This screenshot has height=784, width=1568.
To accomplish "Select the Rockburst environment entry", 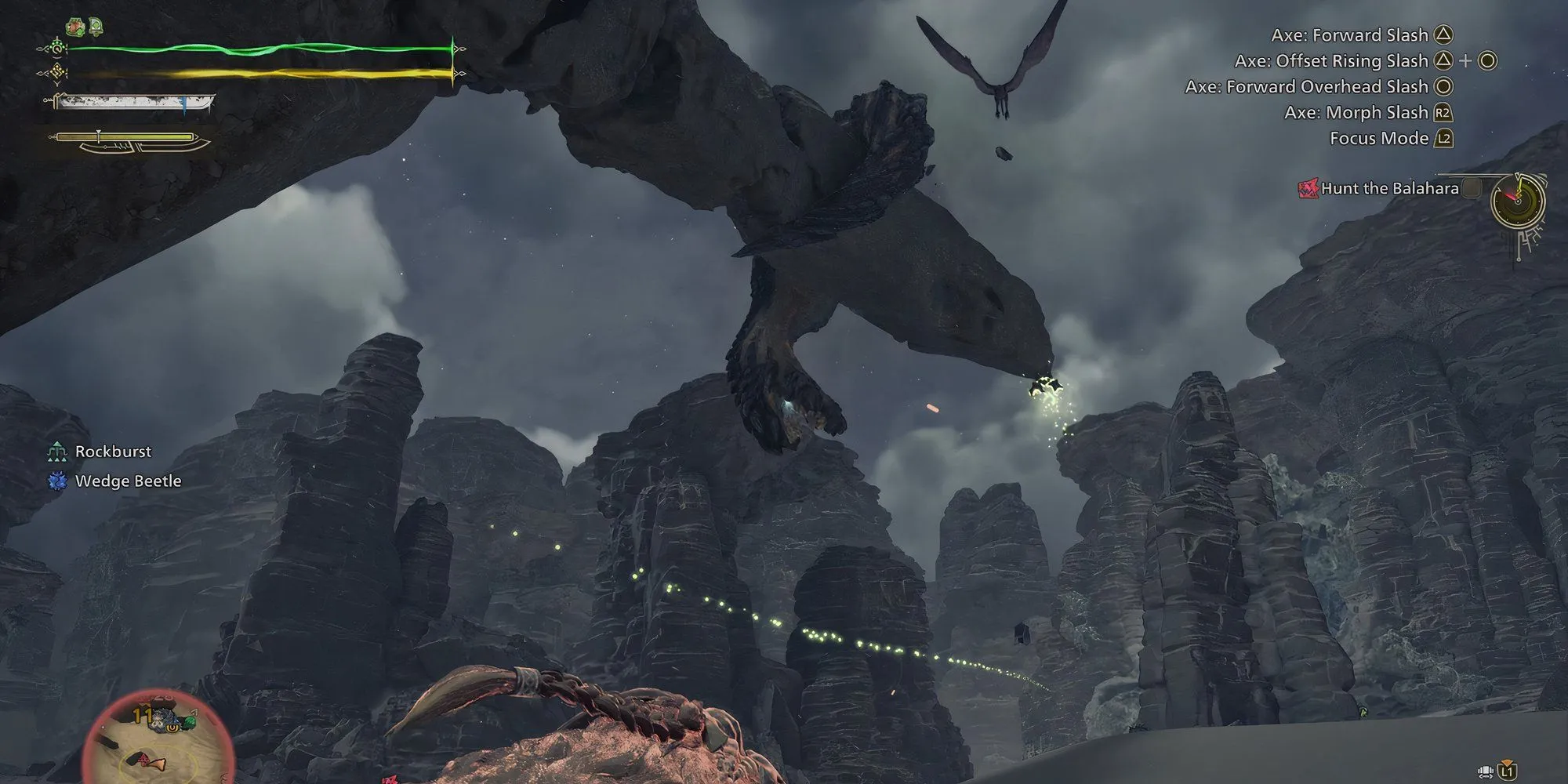I will 113,452.
